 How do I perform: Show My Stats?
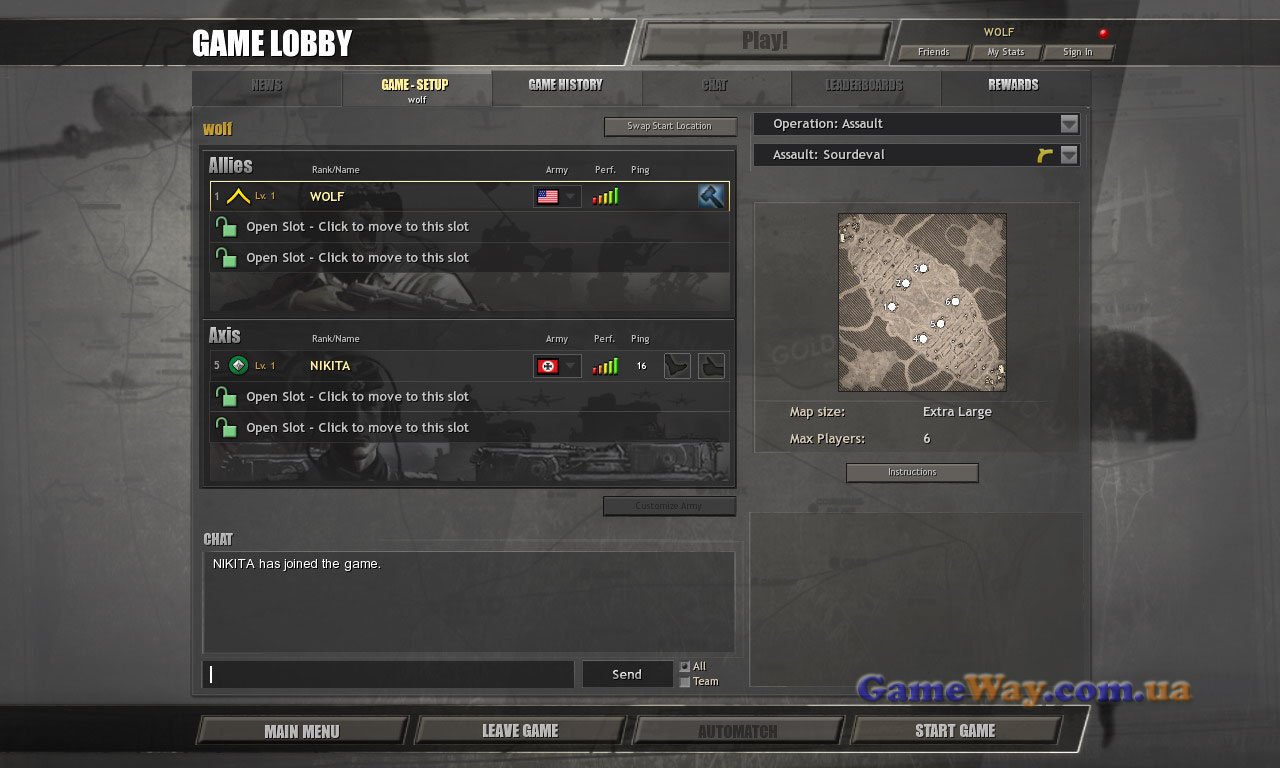click(x=1006, y=52)
